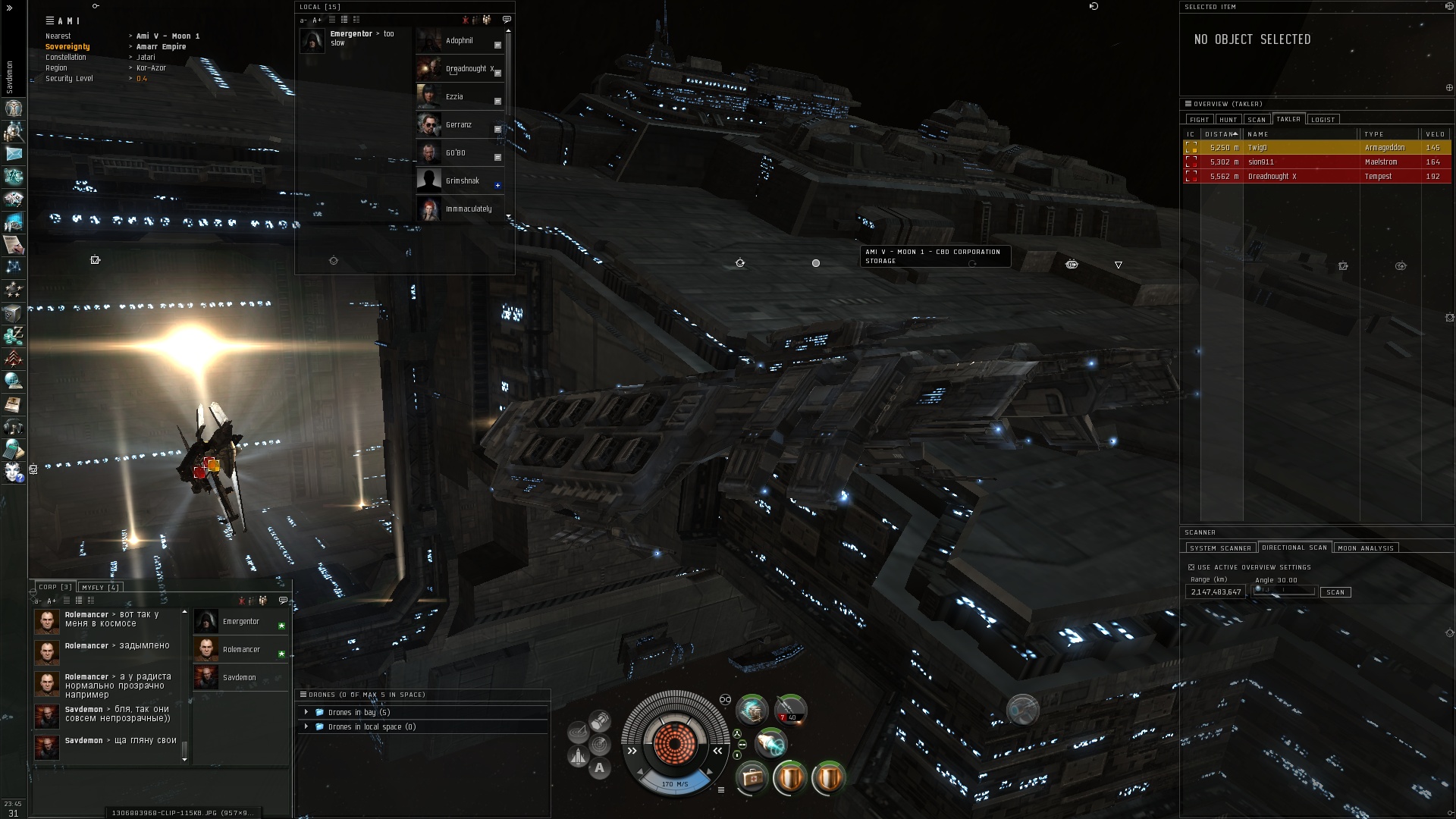Edit the scanner range field

1216,592
